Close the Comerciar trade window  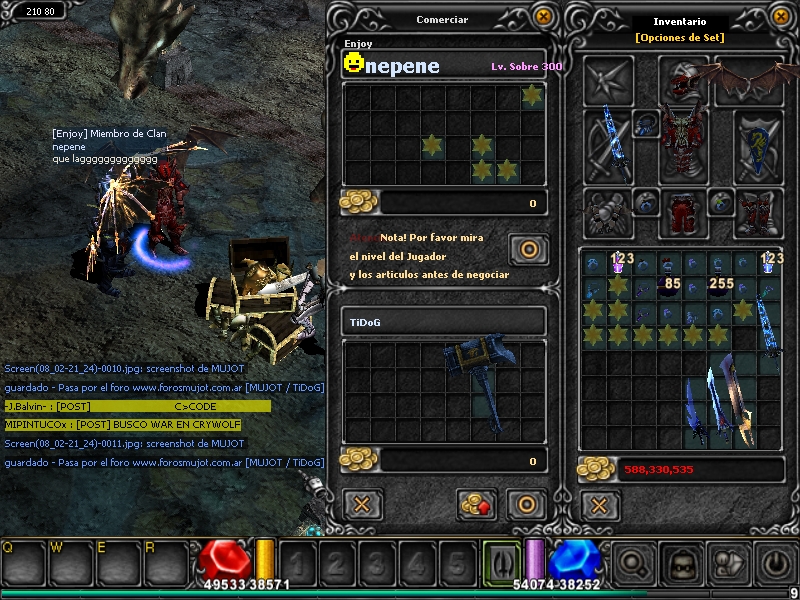point(543,17)
